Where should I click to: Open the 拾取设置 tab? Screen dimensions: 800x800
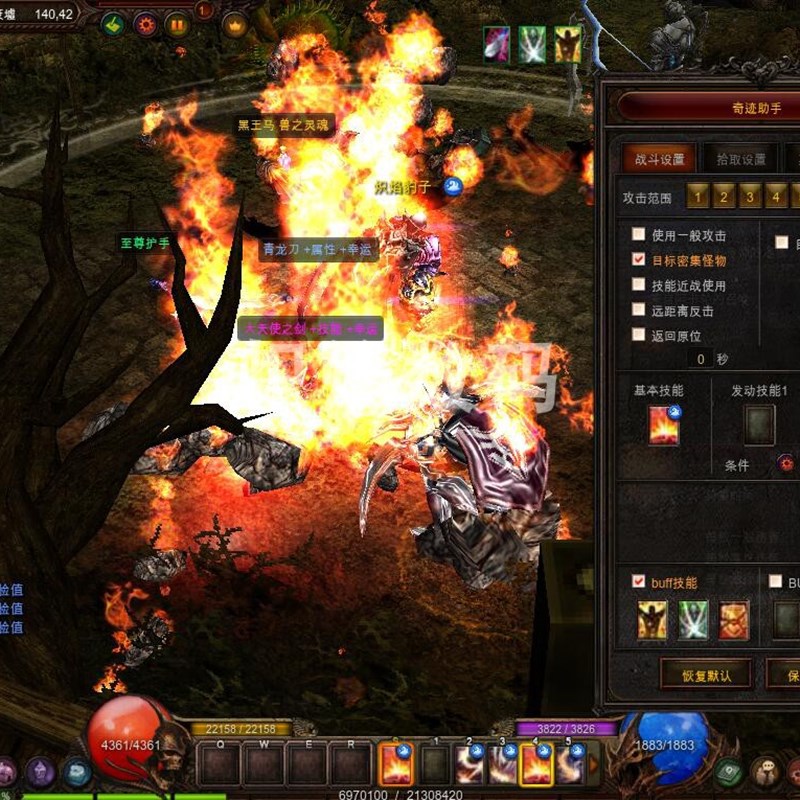740,159
